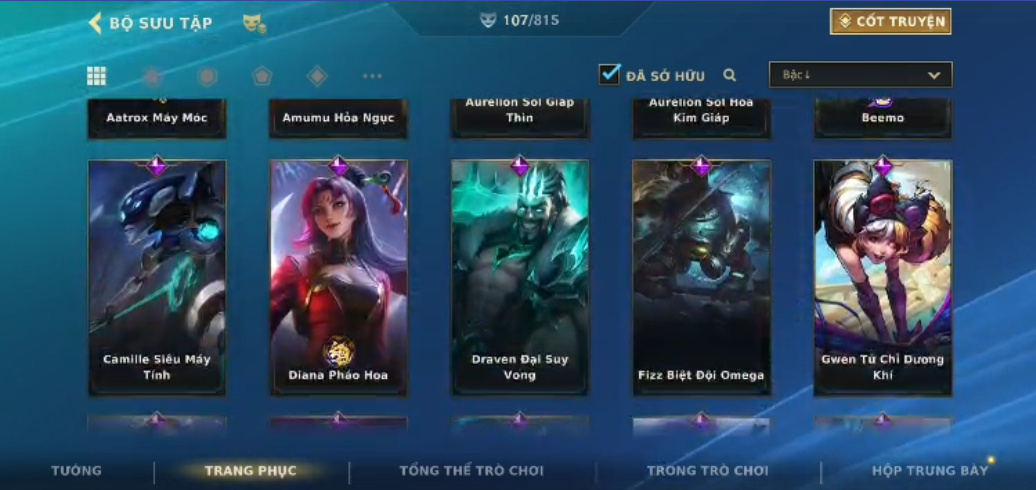
Task: Show more filters via the three dots
Action: click(372, 76)
